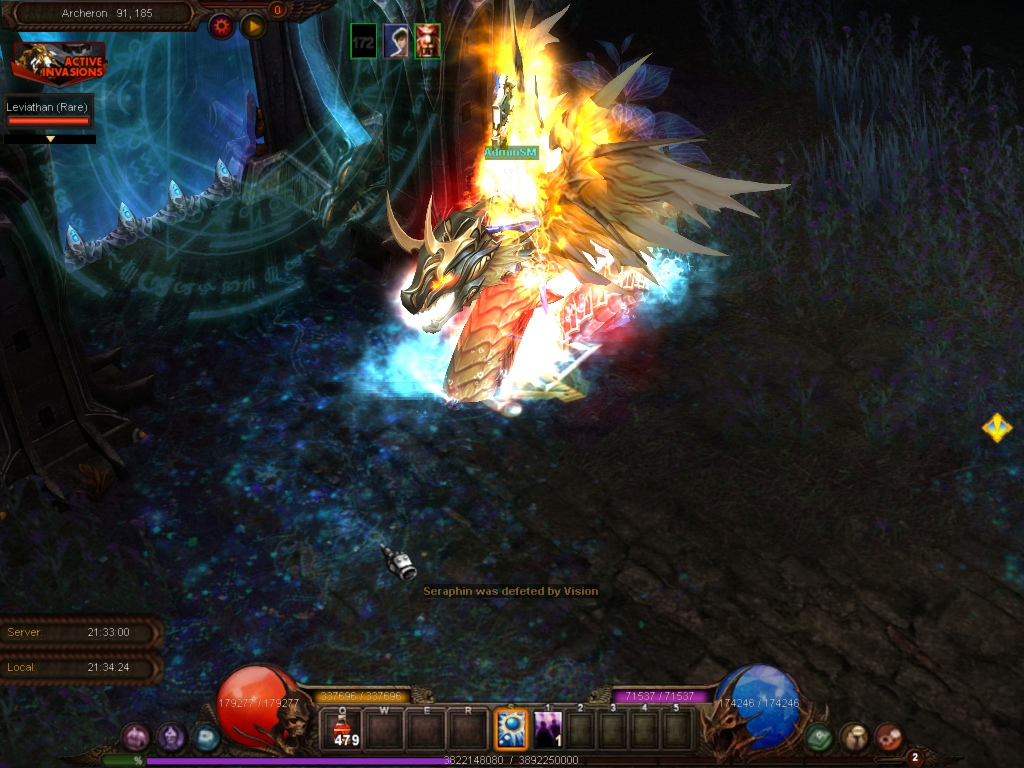
Task: Click the numbered 2 badge at bottom right
Action: 914,757
